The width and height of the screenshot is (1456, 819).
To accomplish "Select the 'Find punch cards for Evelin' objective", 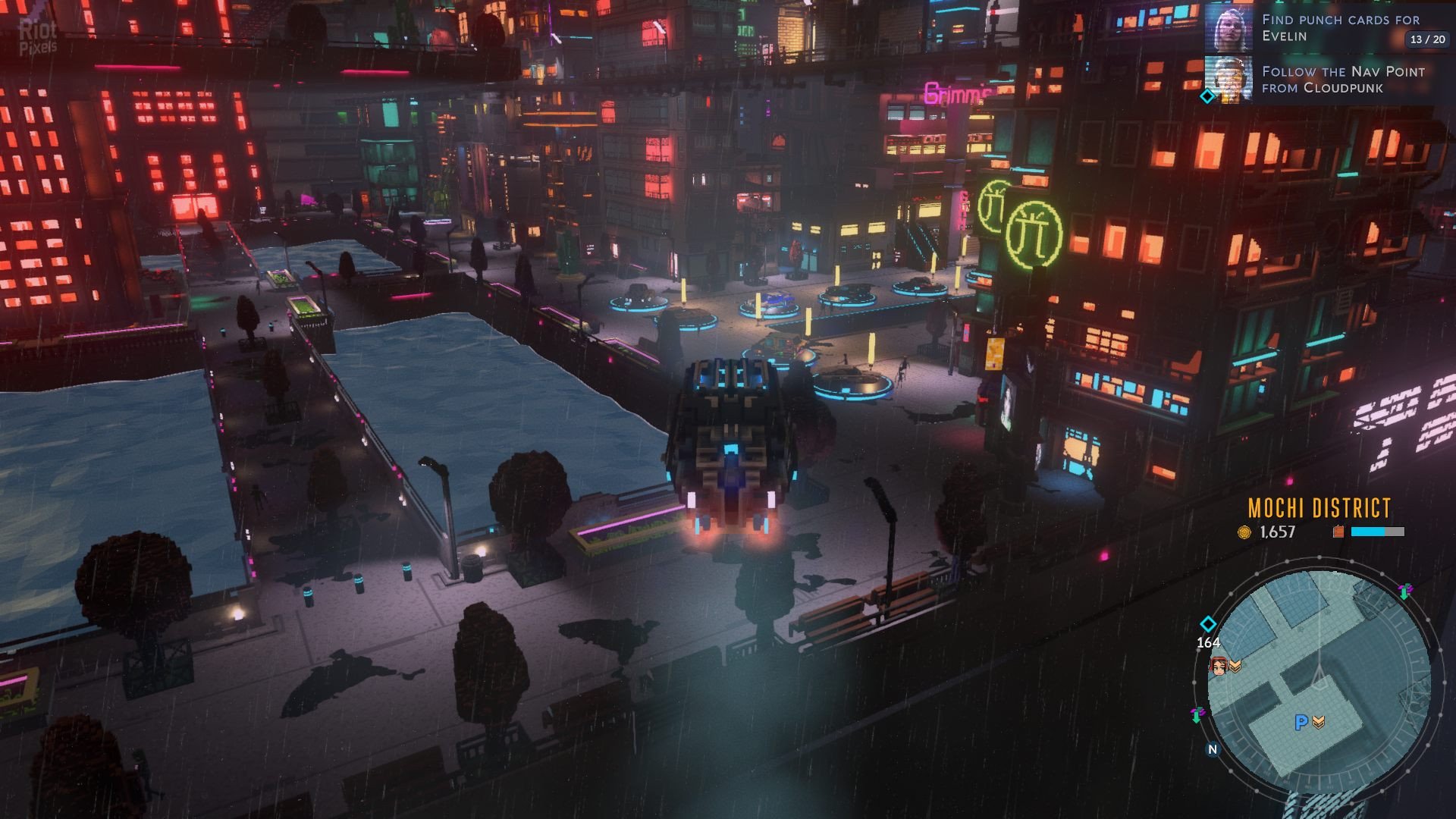I will click(1340, 27).
